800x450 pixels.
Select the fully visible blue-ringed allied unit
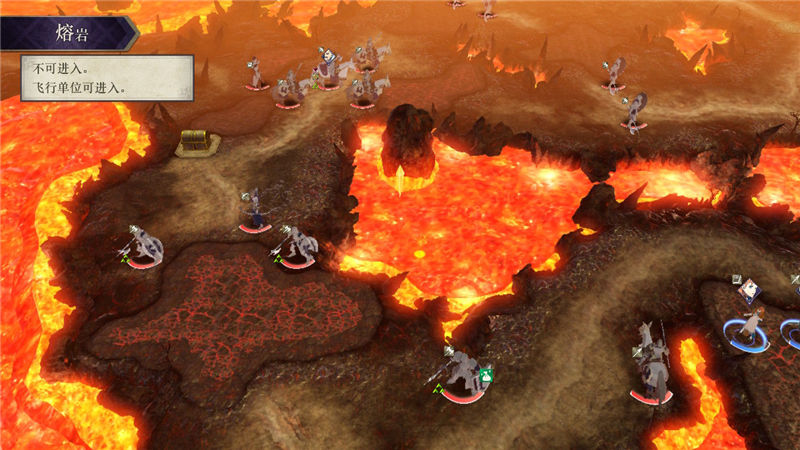748,325
